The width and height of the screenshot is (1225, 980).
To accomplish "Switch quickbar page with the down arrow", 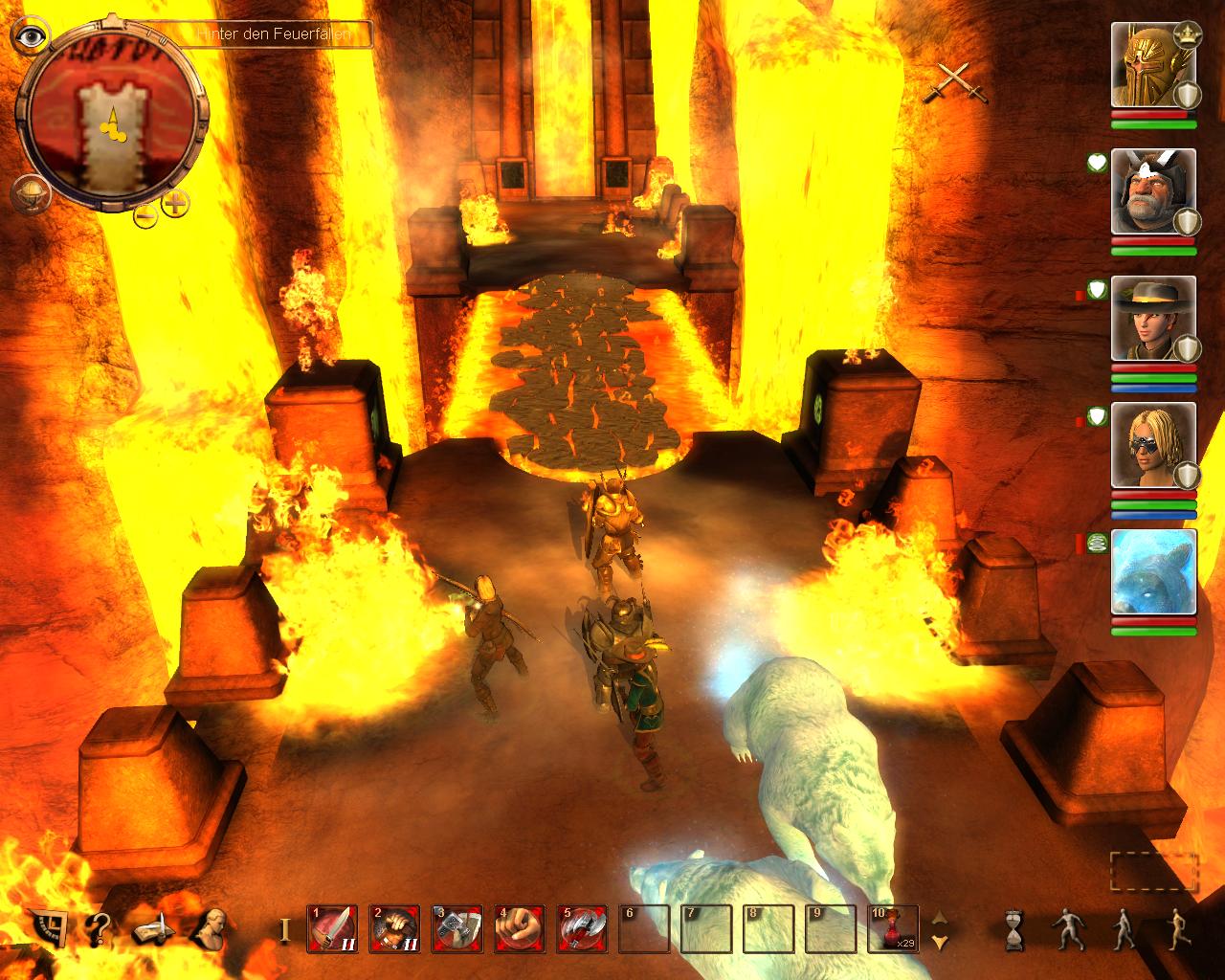I will click(940, 943).
